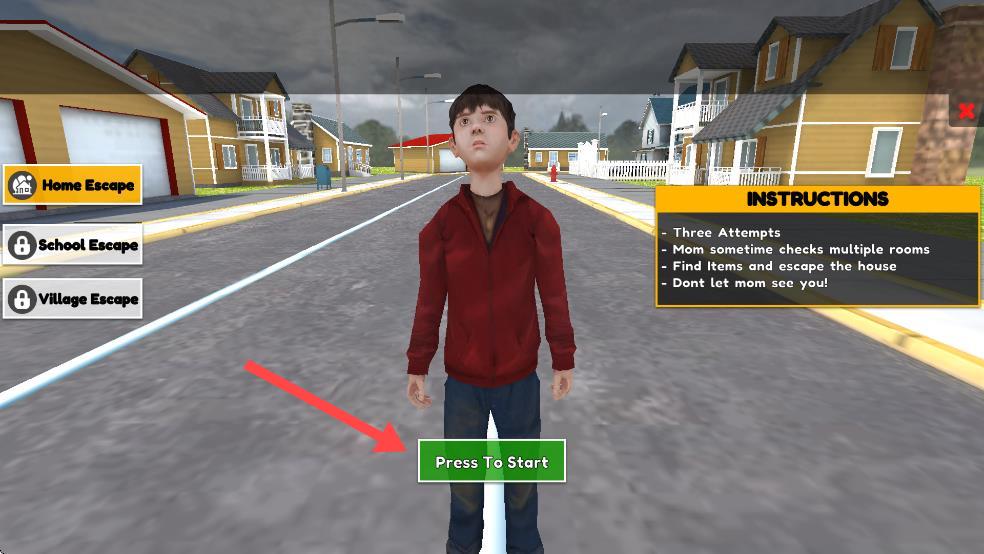Image resolution: width=984 pixels, height=554 pixels.
Task: Select the Home Escape level
Action: pos(72,185)
